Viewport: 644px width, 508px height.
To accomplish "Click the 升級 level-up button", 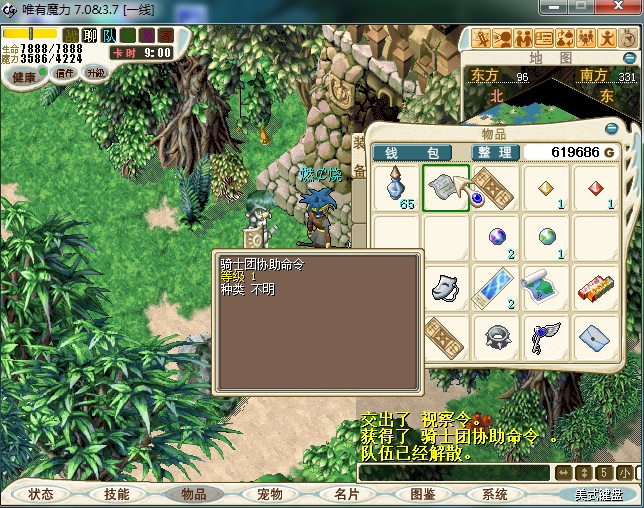I will pos(96,73).
